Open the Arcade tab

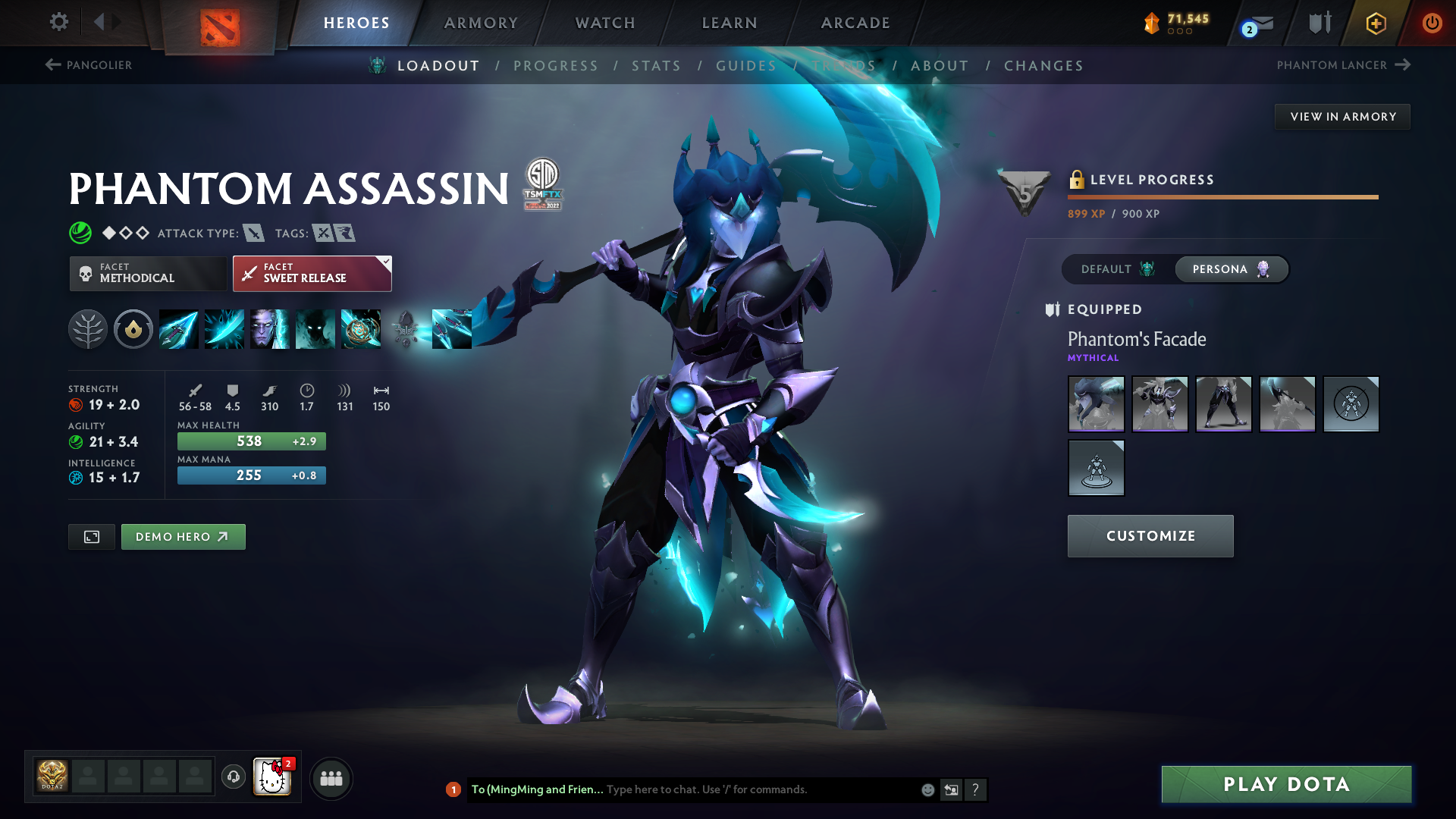click(855, 23)
